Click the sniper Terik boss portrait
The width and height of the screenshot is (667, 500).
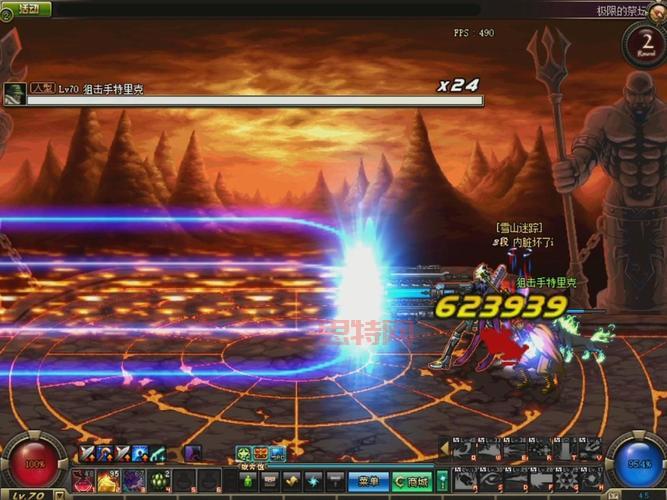click(x=15, y=92)
